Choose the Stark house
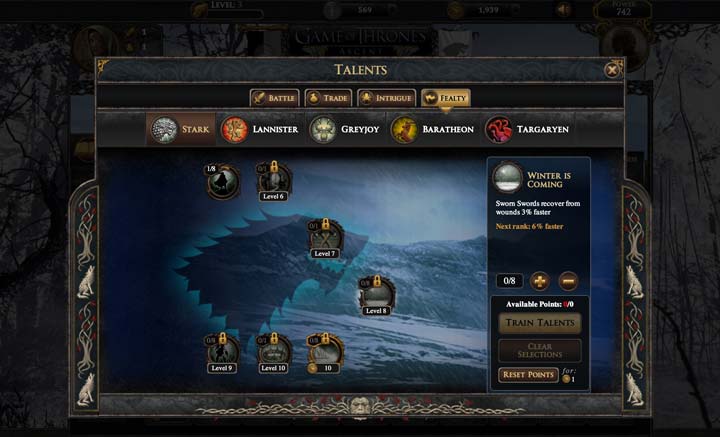The height and width of the screenshot is (437, 720). tap(181, 130)
